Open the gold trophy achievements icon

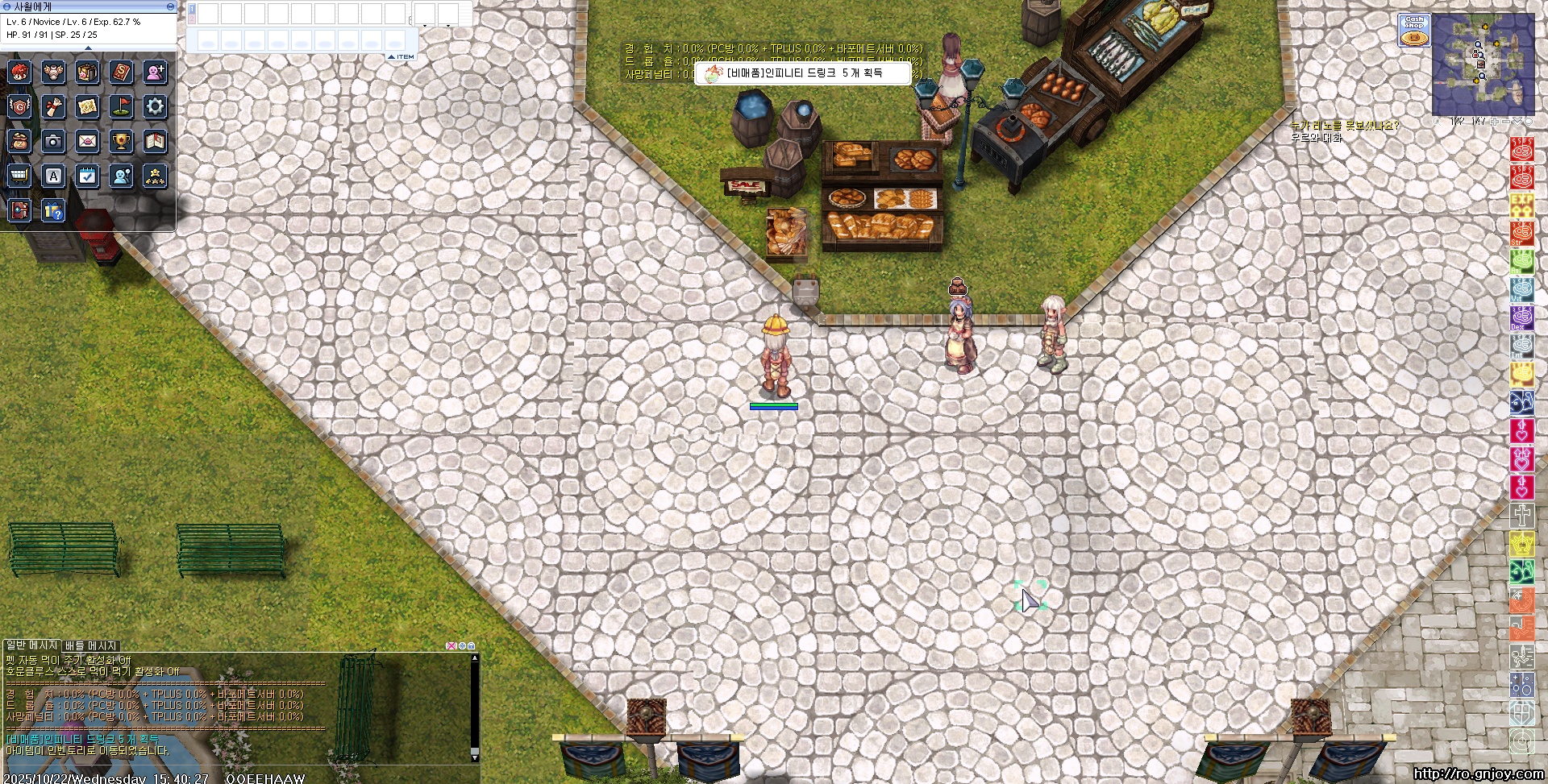[122, 142]
